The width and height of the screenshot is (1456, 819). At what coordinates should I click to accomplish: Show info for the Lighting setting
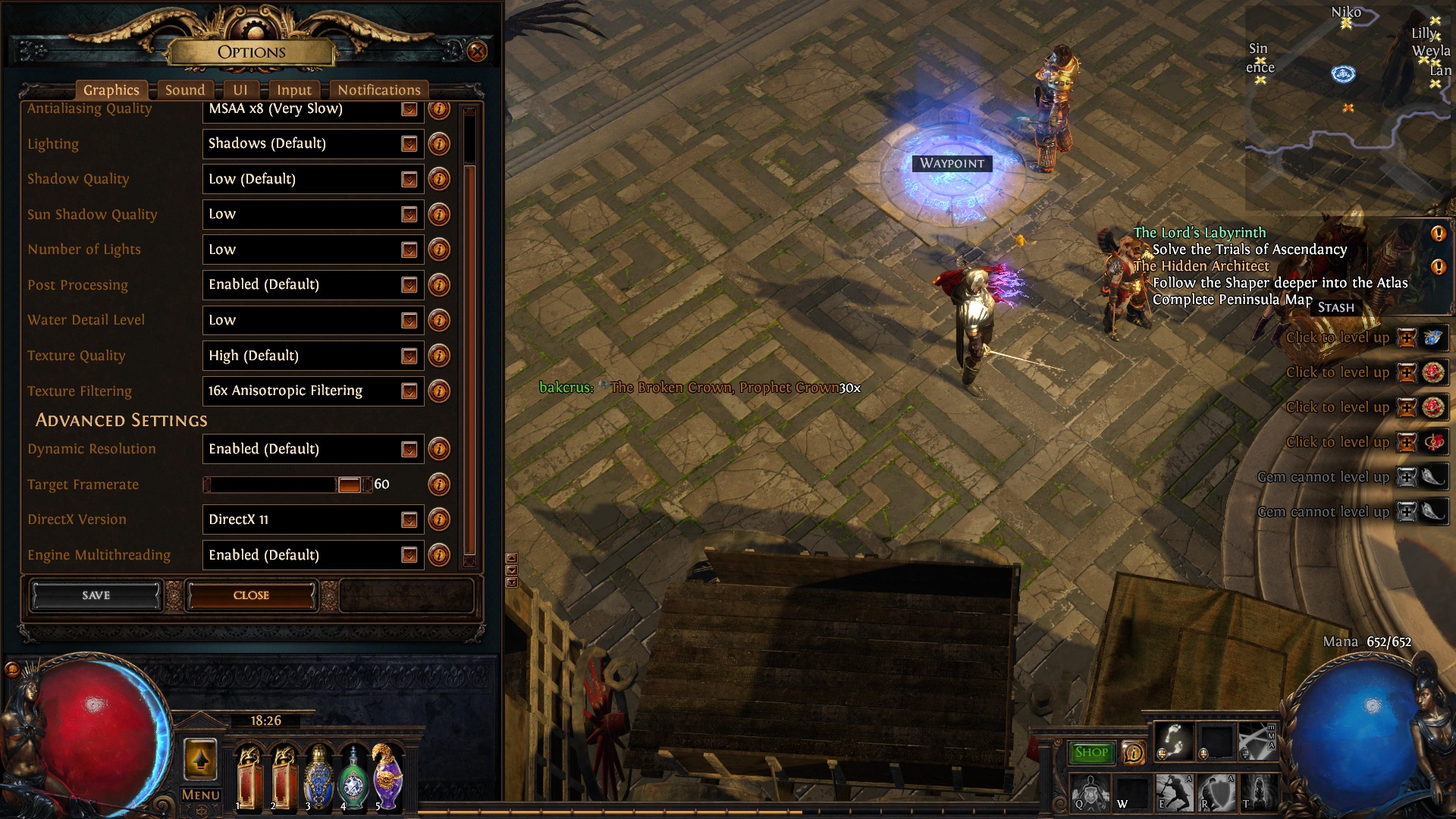click(x=439, y=144)
